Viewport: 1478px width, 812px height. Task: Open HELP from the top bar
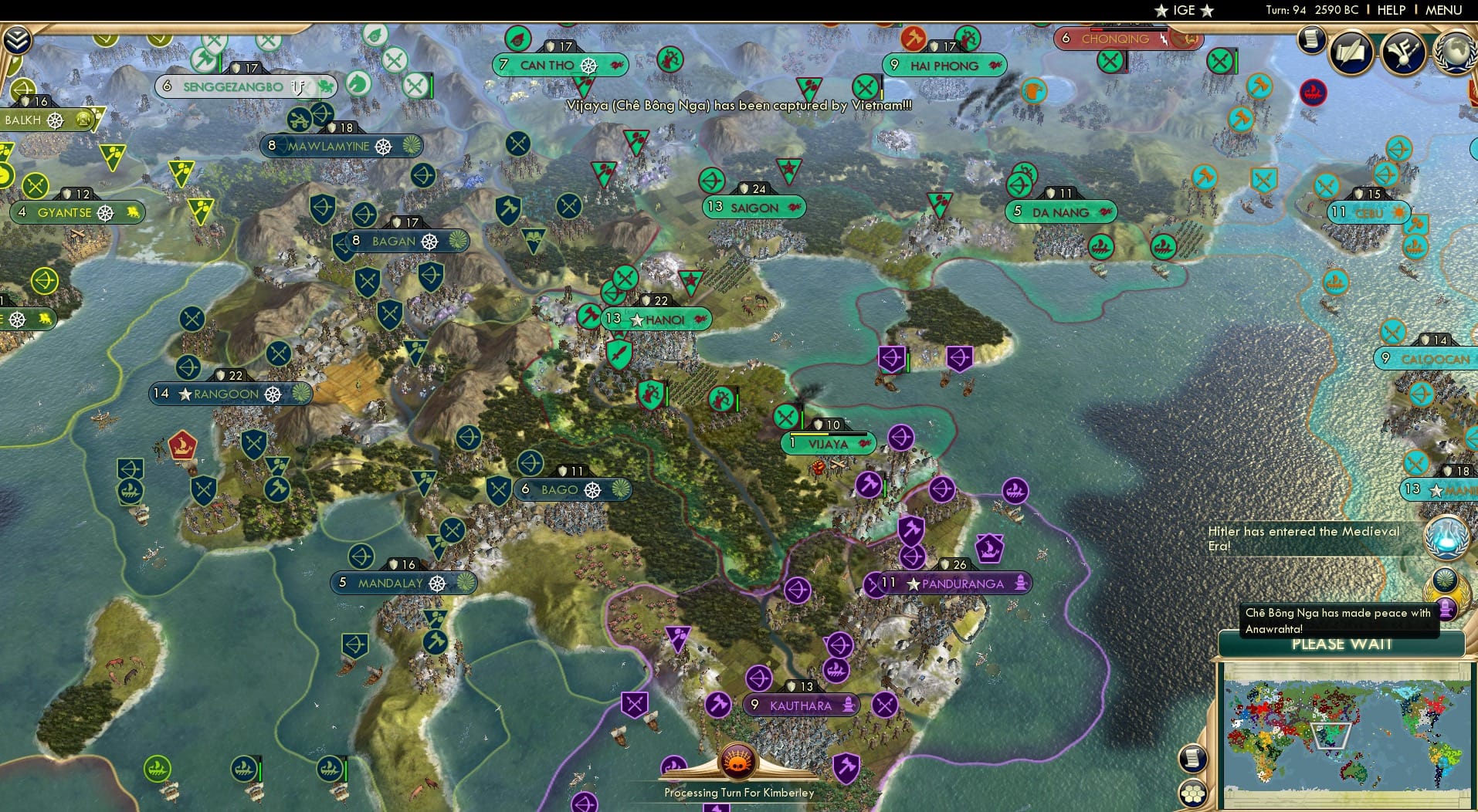pyautogui.click(x=1390, y=10)
